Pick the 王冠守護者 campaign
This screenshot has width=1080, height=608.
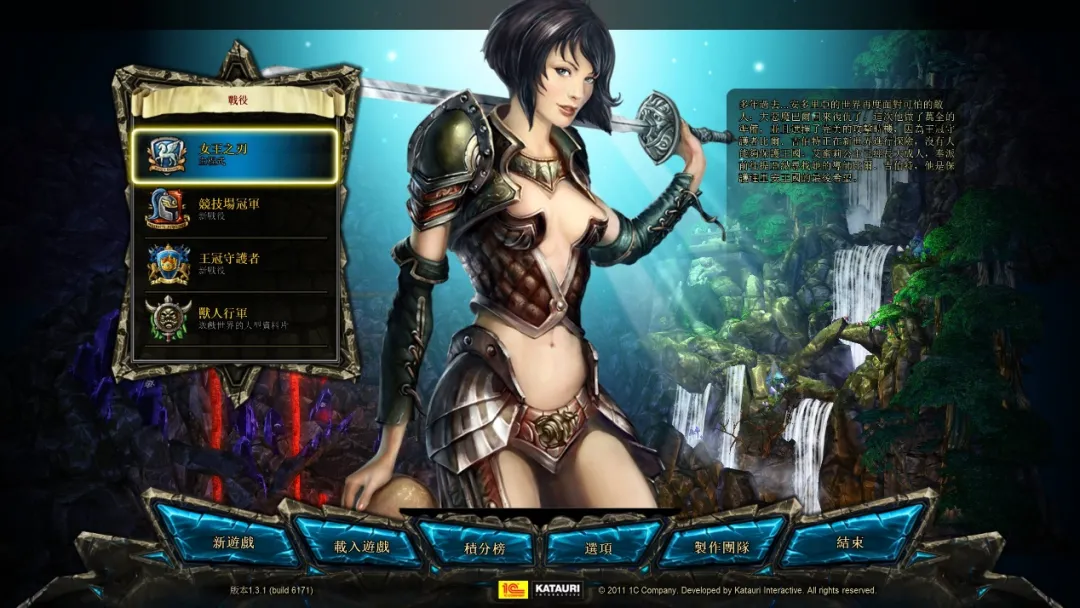coord(234,264)
